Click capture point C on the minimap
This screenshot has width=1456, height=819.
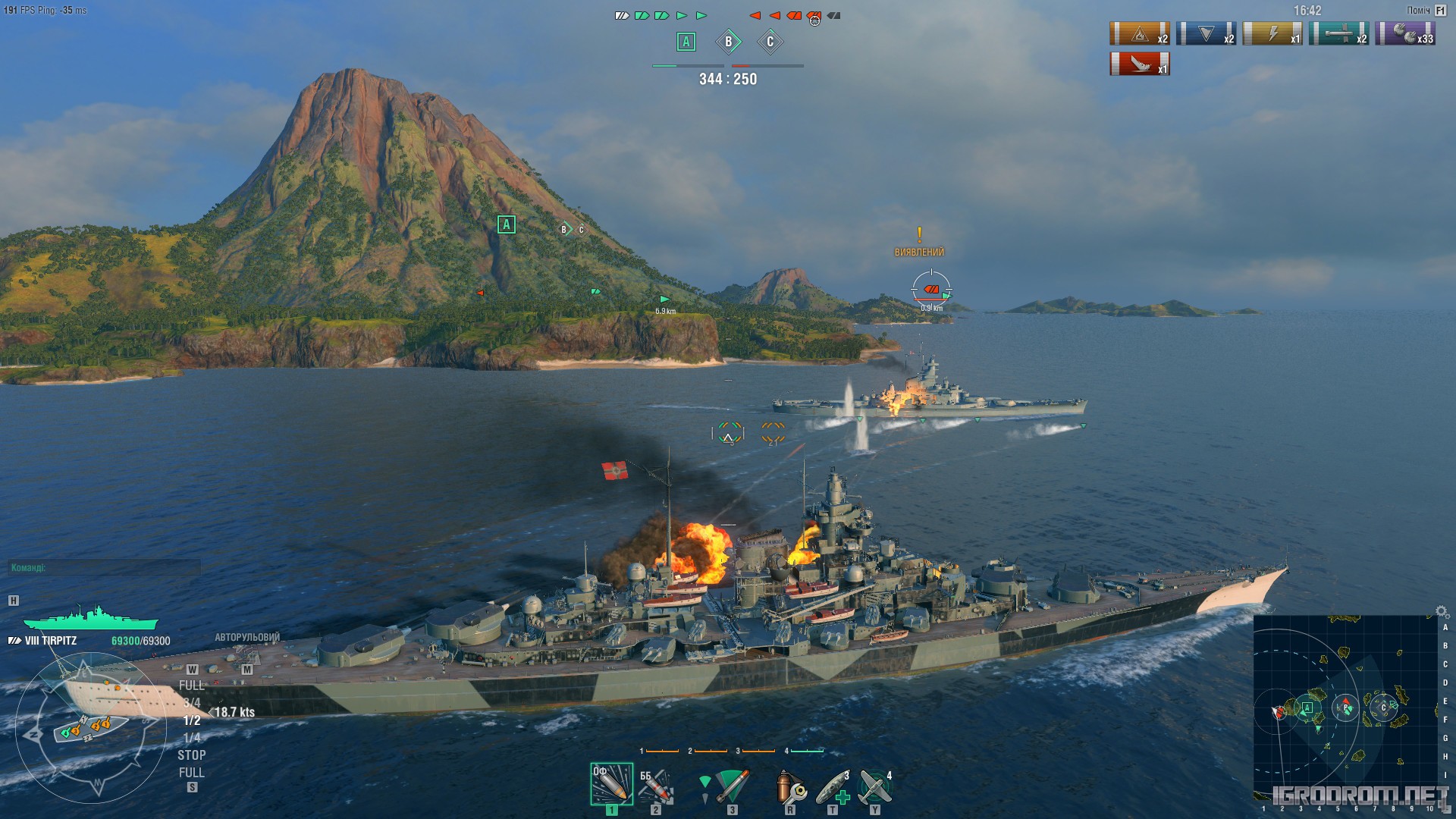1383,708
